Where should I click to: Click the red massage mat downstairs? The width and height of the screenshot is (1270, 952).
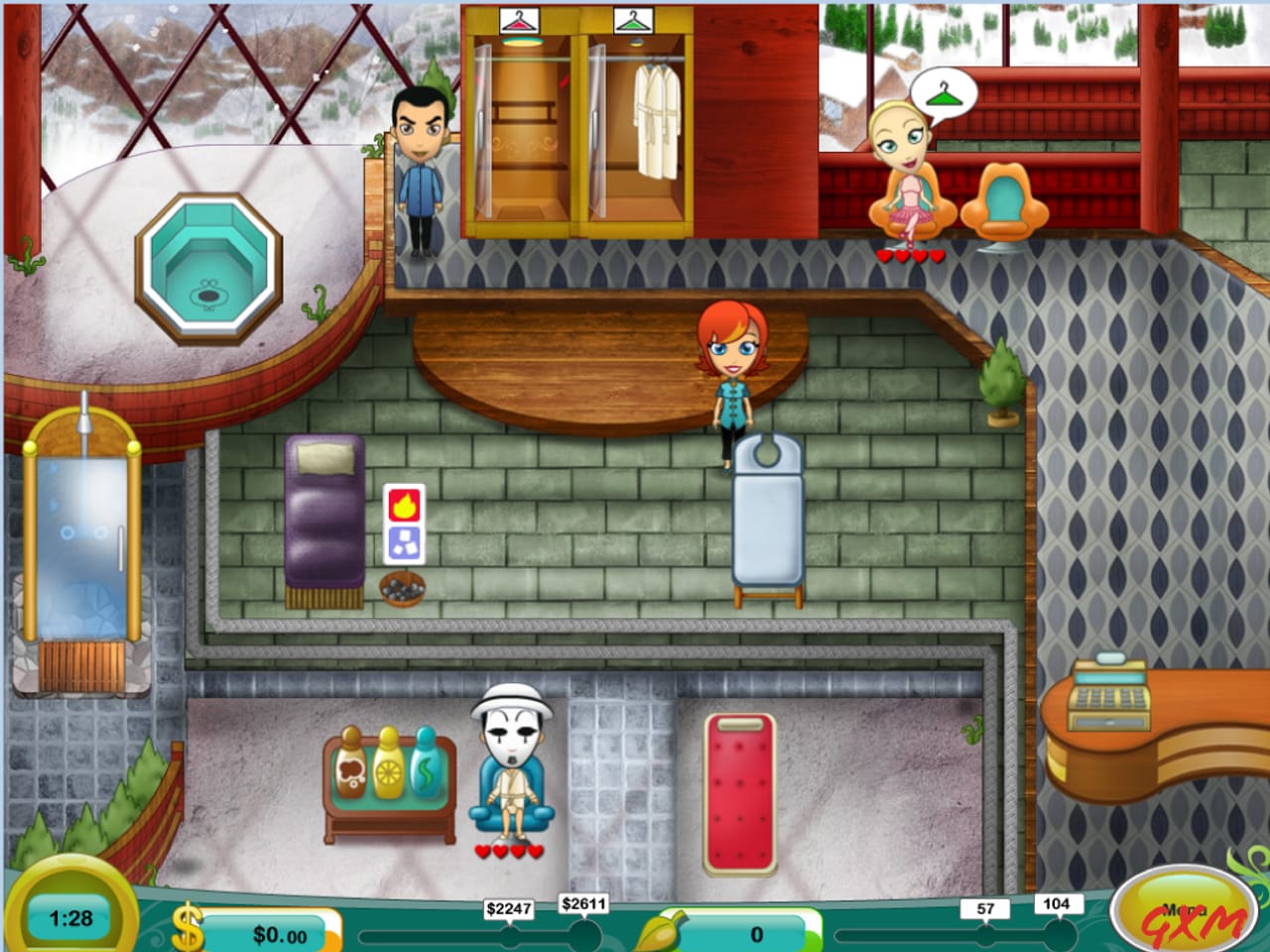(x=740, y=793)
